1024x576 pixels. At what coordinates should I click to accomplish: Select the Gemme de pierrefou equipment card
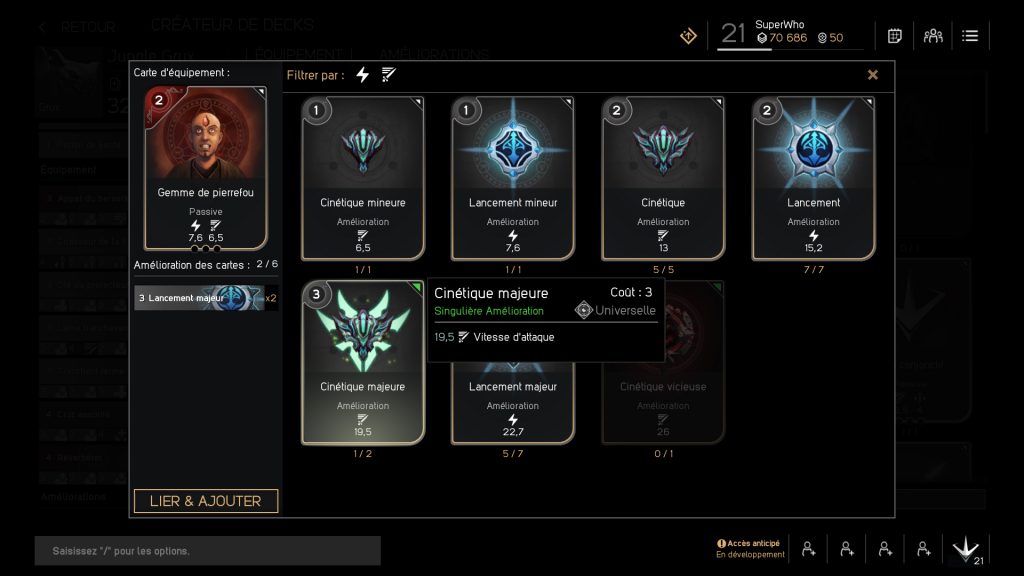pos(206,167)
